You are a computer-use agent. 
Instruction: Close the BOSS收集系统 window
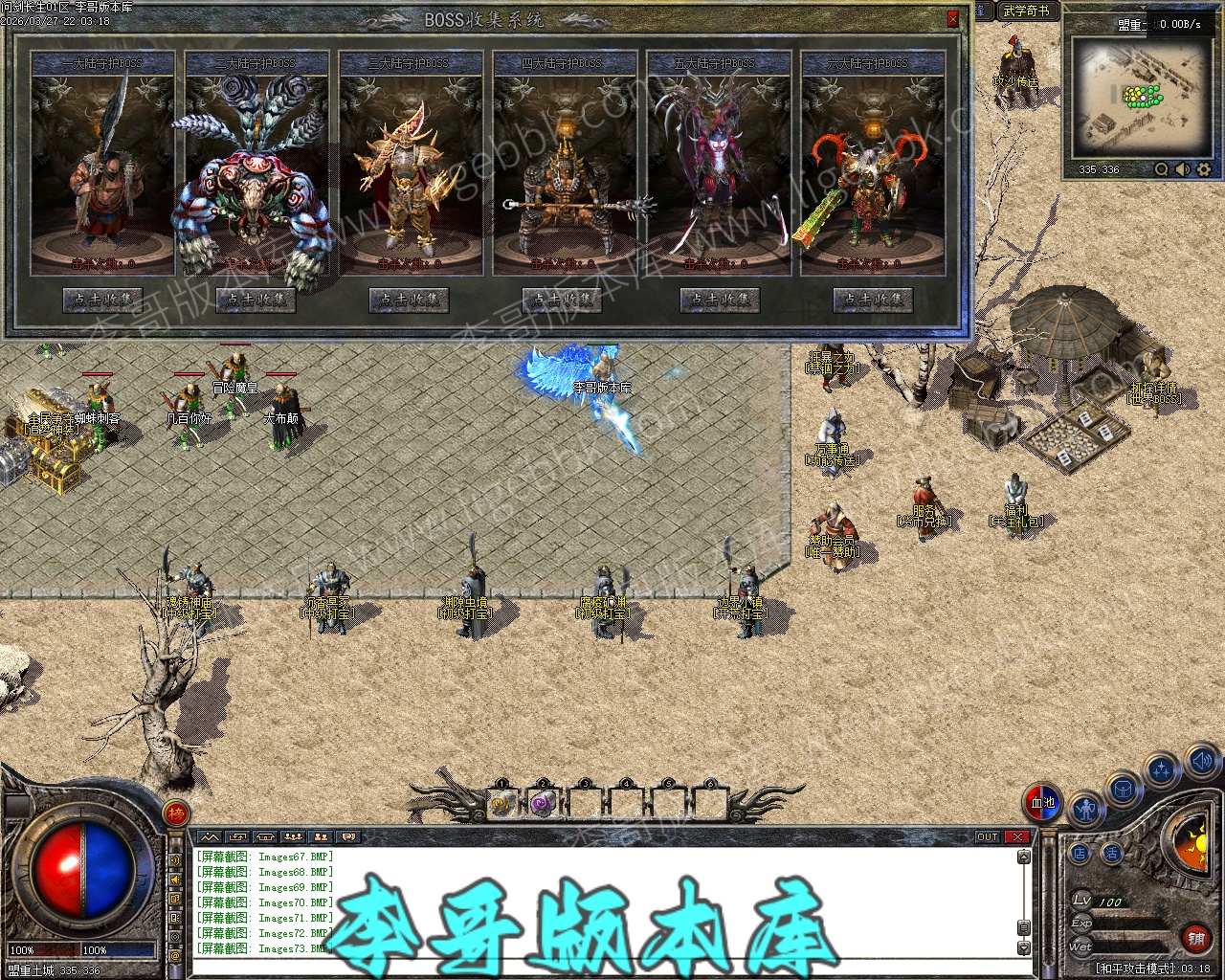coord(952,19)
